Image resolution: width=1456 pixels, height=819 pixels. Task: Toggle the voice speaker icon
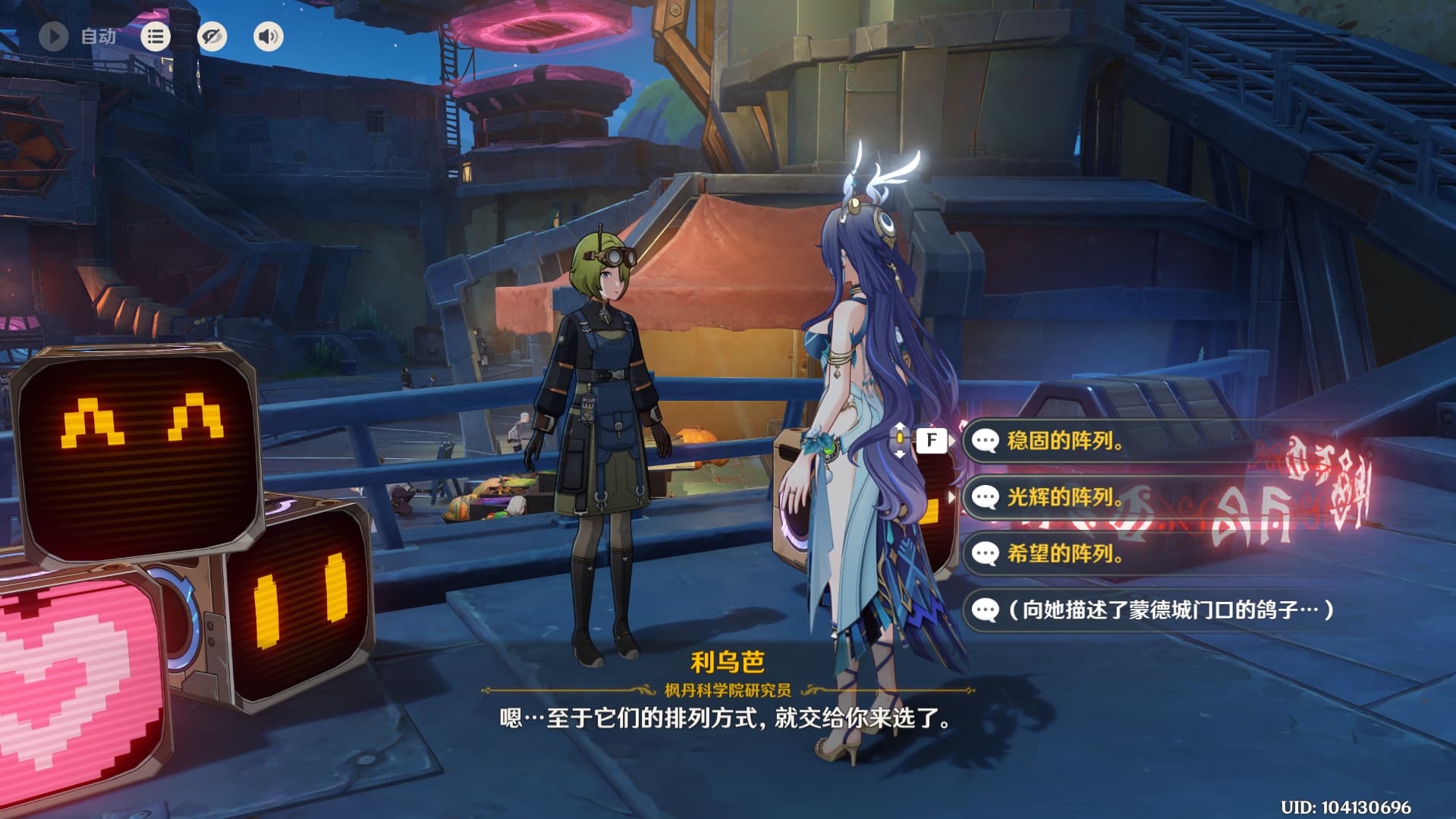[268, 36]
